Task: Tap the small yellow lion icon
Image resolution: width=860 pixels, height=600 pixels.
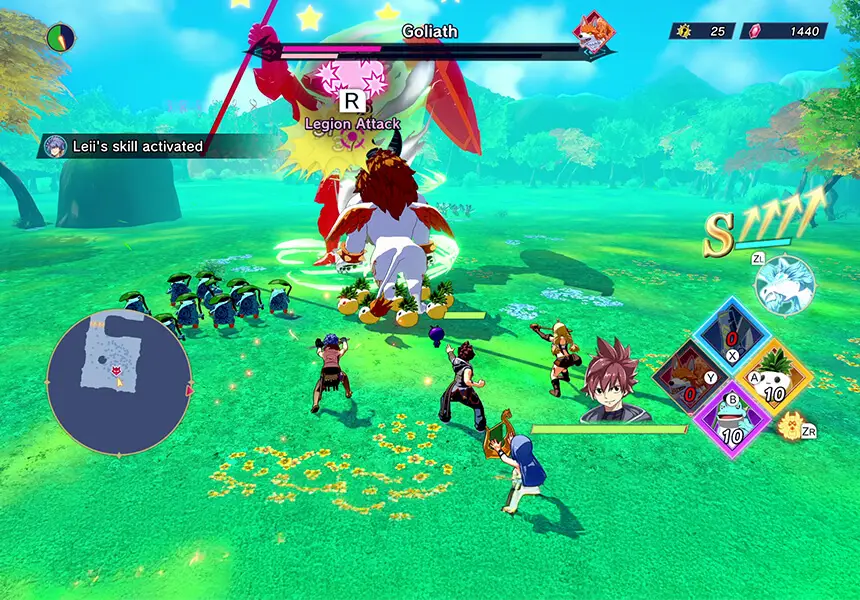Action: (791, 426)
